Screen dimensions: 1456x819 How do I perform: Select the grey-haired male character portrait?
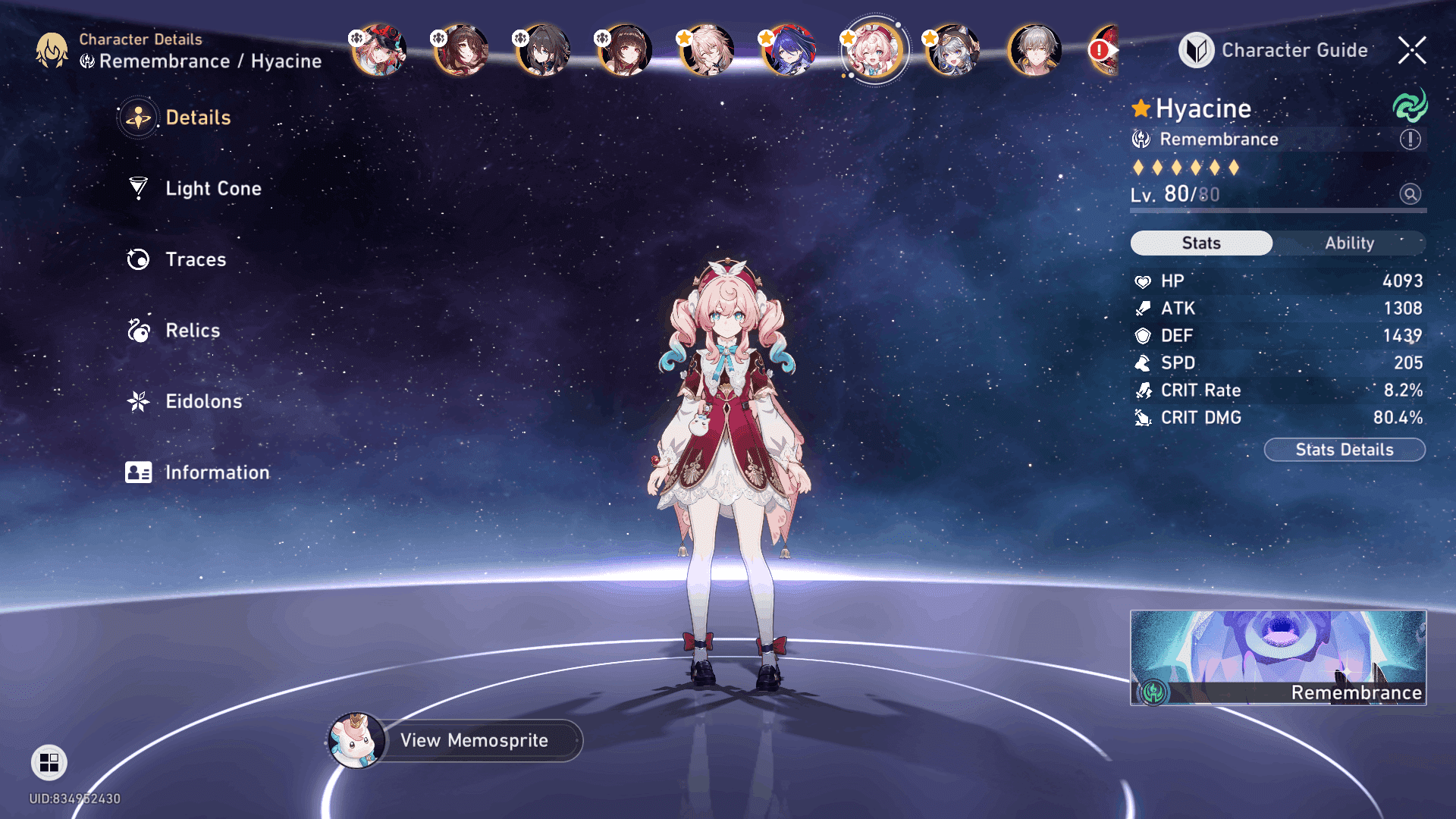coord(1034,50)
